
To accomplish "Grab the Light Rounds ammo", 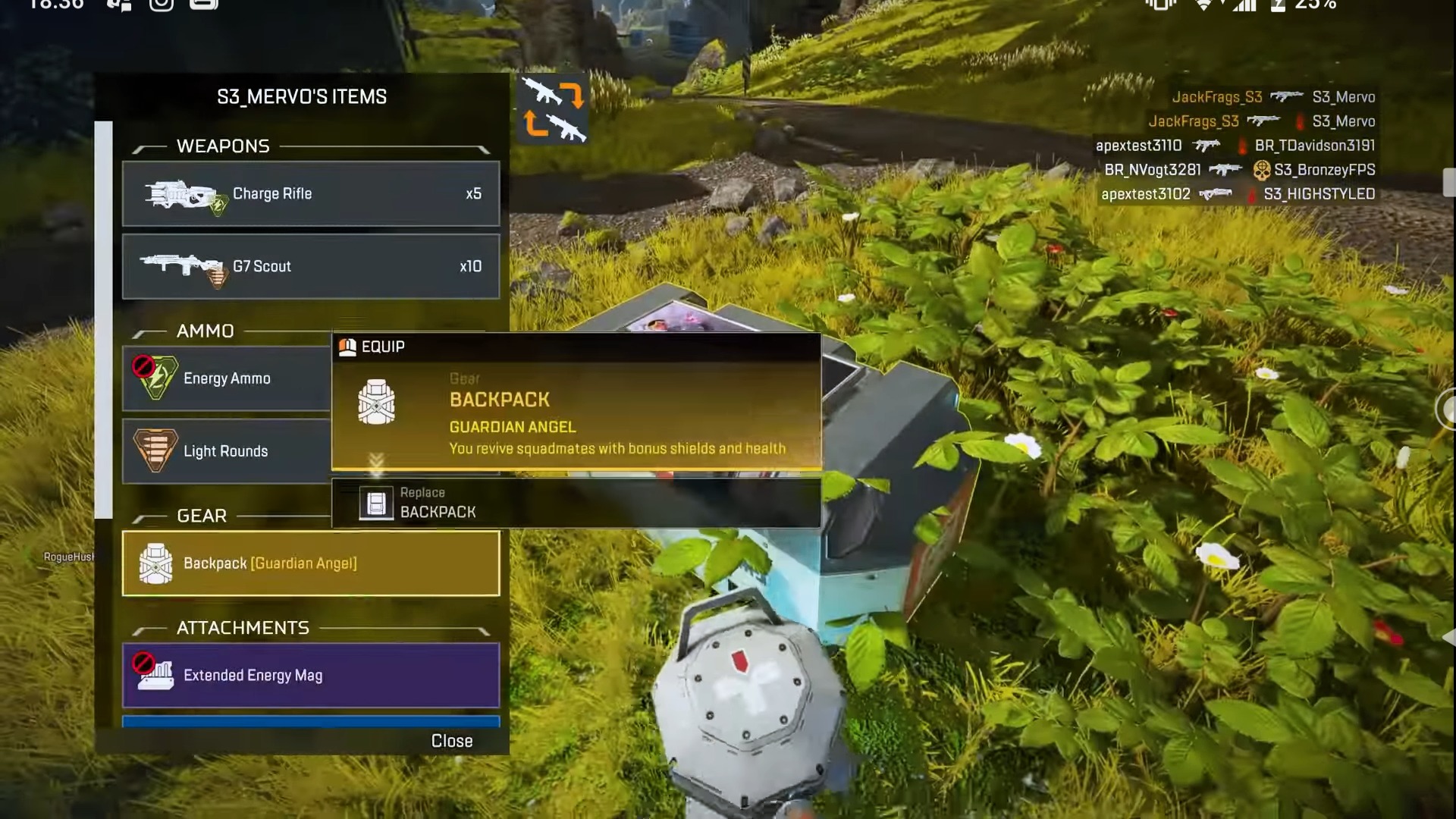I will pos(226,451).
